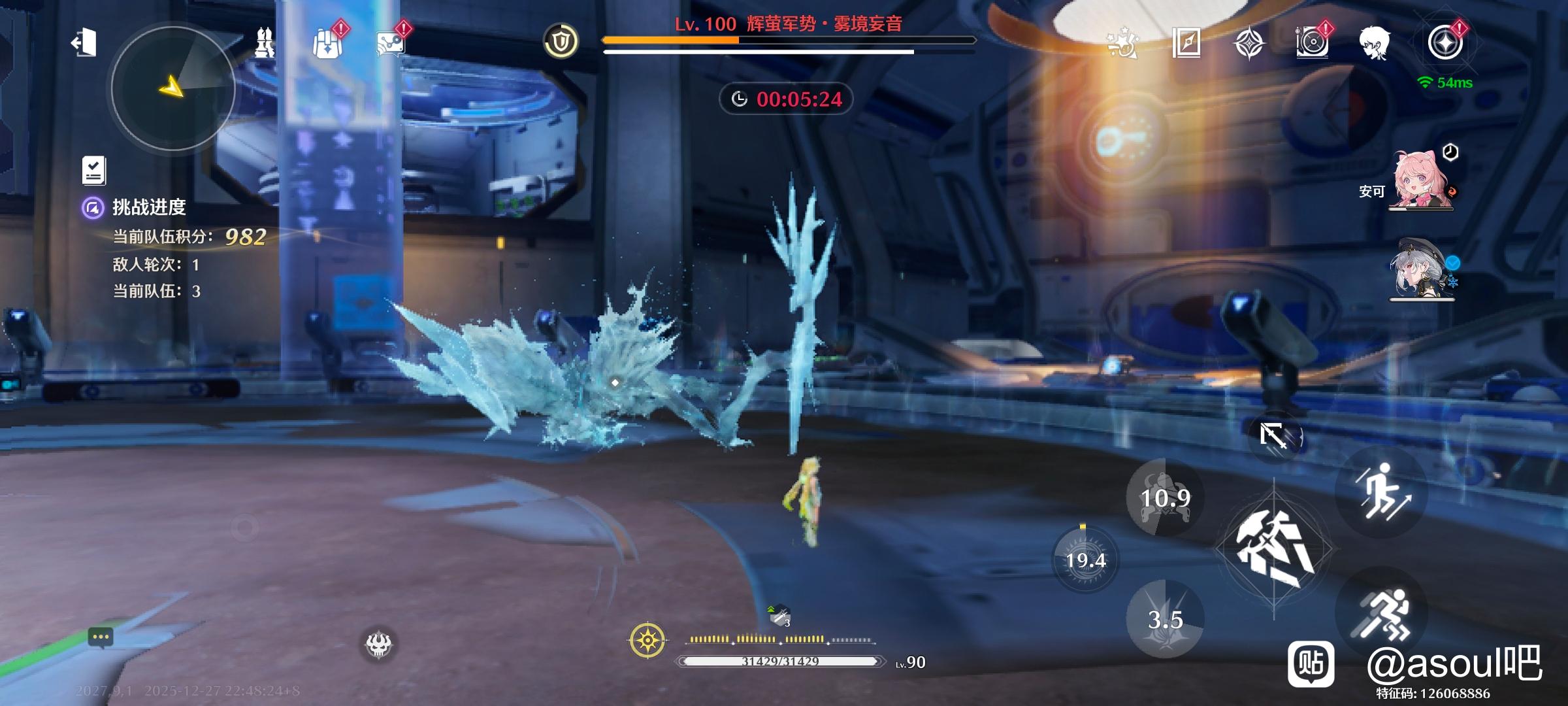
Task: Open the four-pointed star icon
Action: (x=1249, y=44)
